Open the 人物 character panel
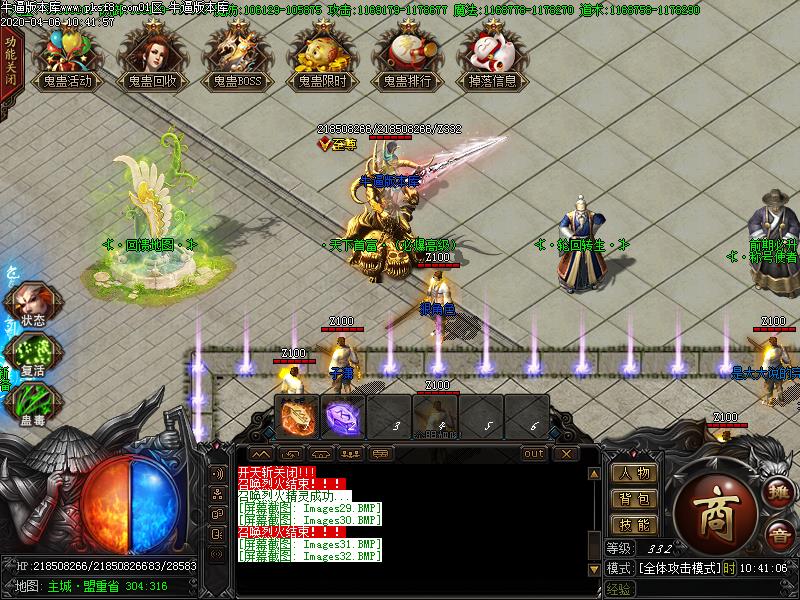Screen dimensions: 800x600 tap(634, 474)
